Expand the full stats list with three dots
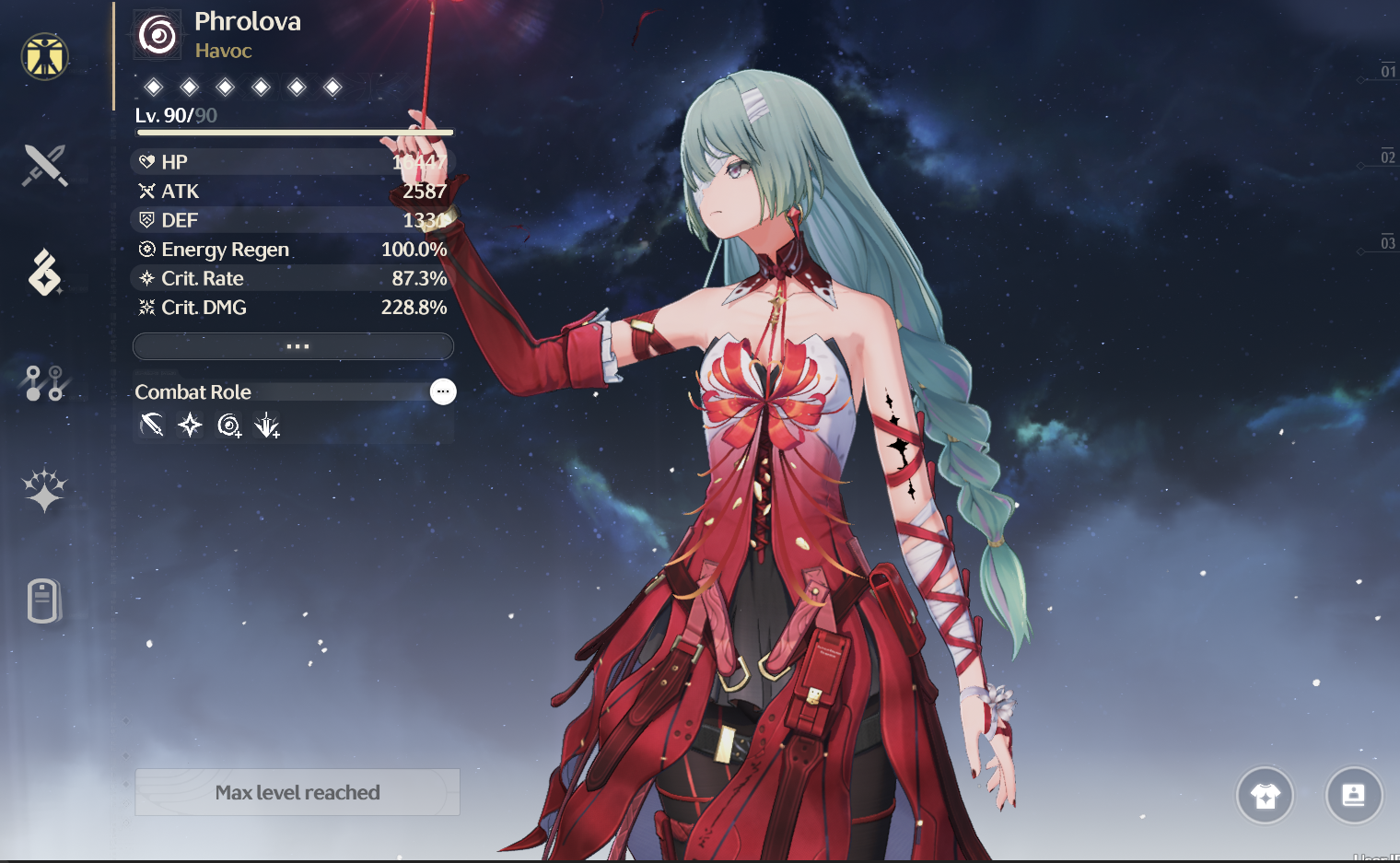The height and width of the screenshot is (863, 1400). coord(293,346)
